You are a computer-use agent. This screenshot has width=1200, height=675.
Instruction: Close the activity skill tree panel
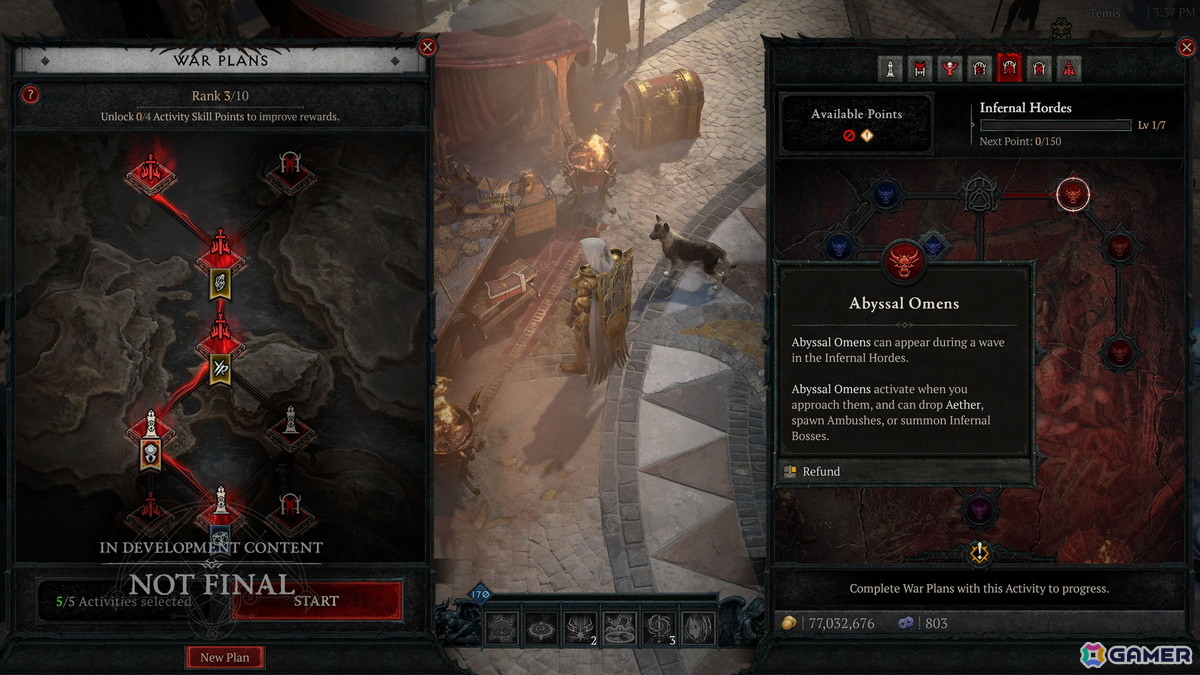[x=1184, y=46]
